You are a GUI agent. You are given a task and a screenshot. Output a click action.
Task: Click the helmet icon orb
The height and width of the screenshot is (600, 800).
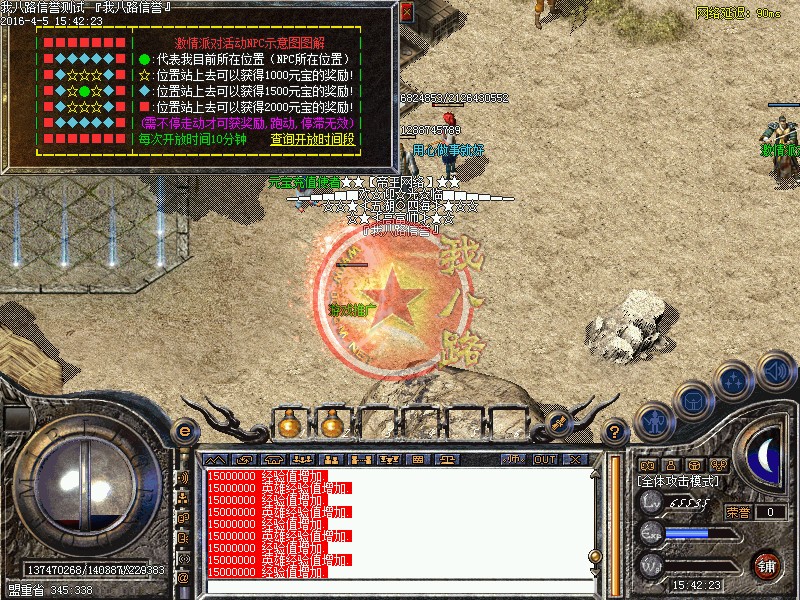[693, 399]
